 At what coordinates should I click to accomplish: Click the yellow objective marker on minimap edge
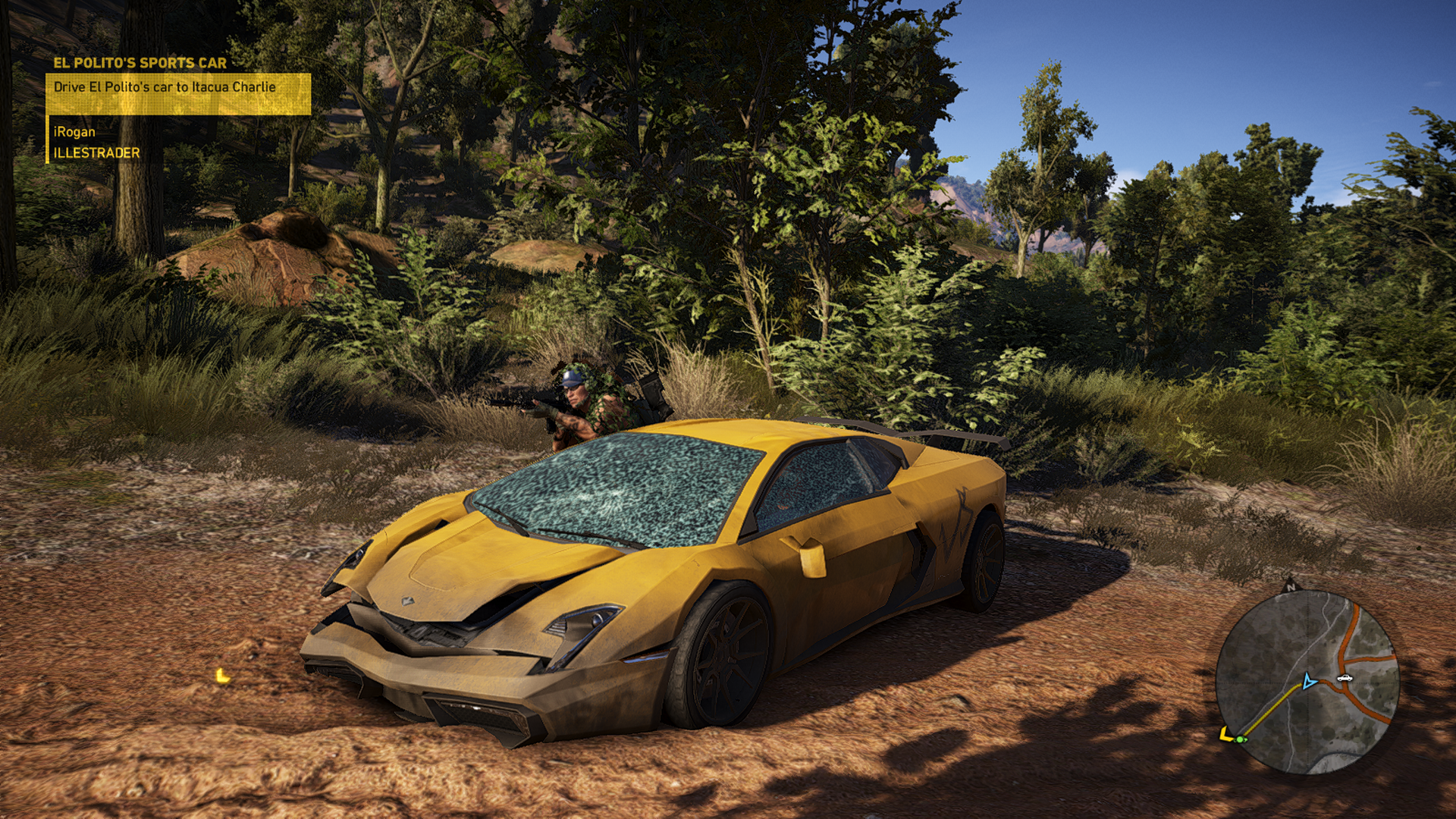point(1225,734)
